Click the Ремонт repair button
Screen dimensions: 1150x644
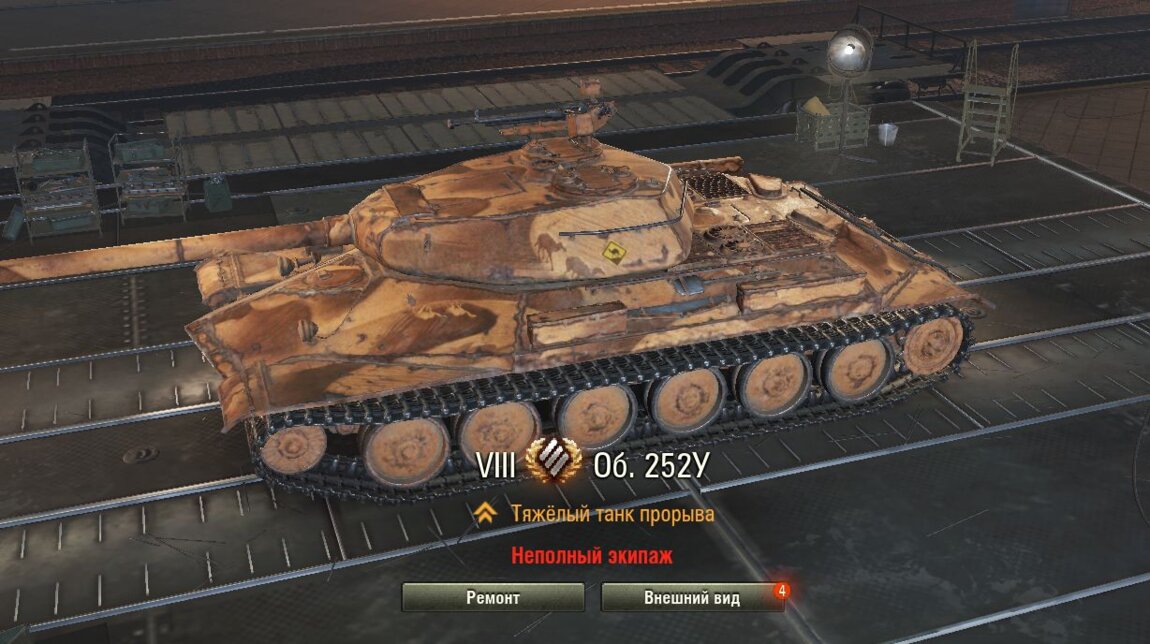493,598
